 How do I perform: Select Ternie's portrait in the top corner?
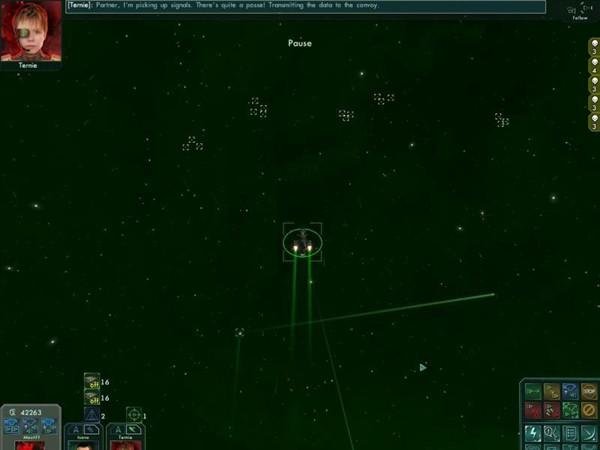[31, 30]
